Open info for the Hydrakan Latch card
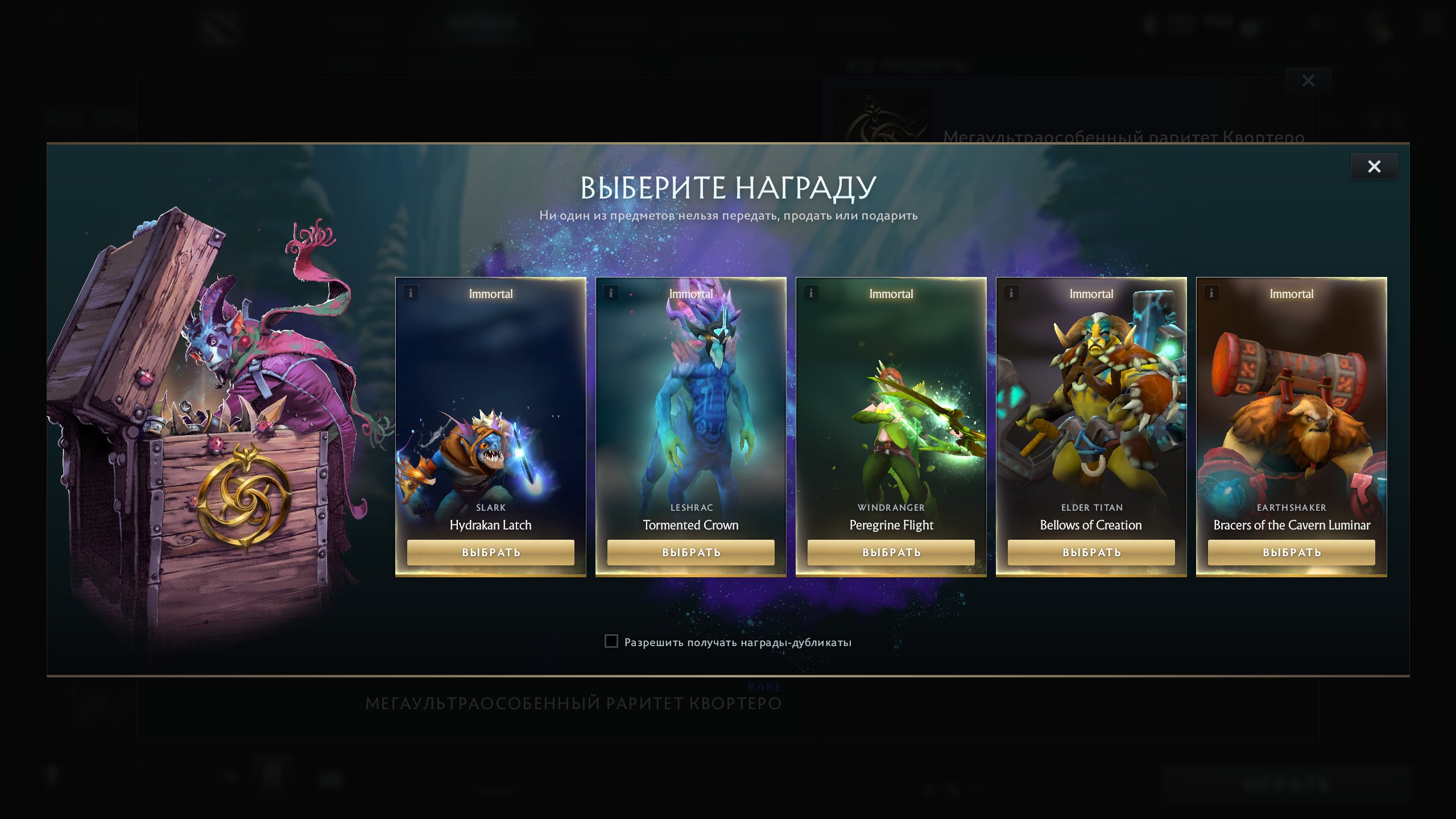Screen dimensions: 1456x819 click(x=409, y=293)
